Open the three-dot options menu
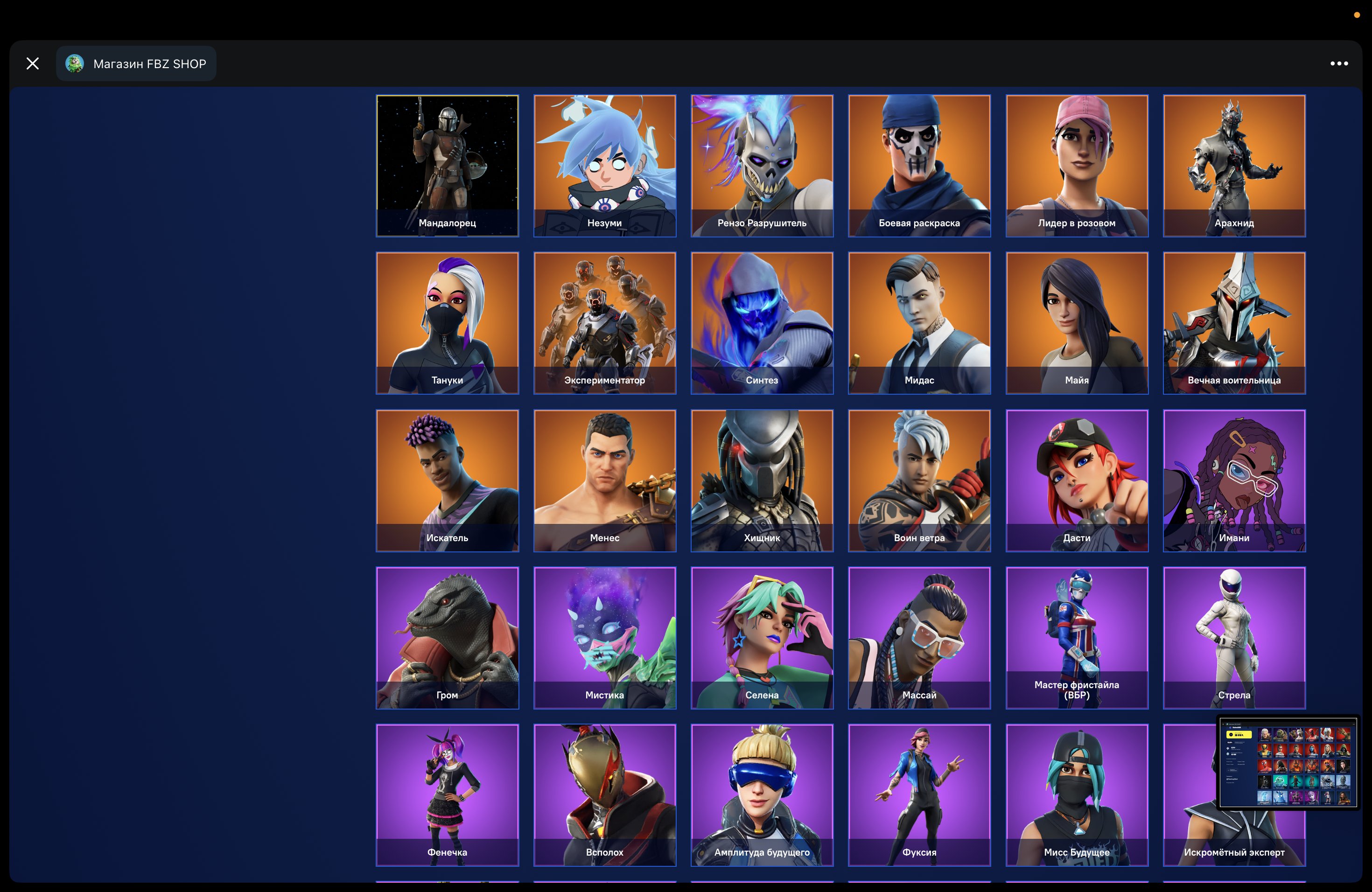Screen dimensions: 1372x892 click(x=1338, y=63)
